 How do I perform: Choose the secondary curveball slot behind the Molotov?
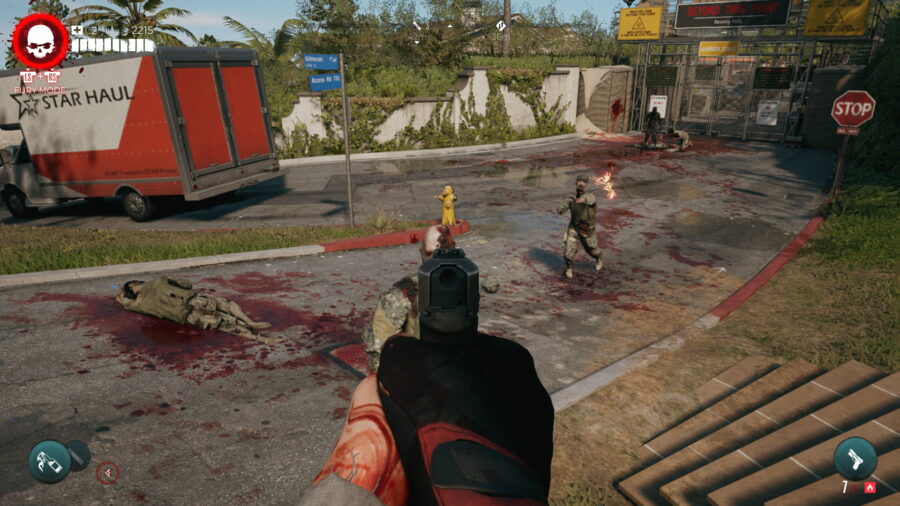[79, 455]
